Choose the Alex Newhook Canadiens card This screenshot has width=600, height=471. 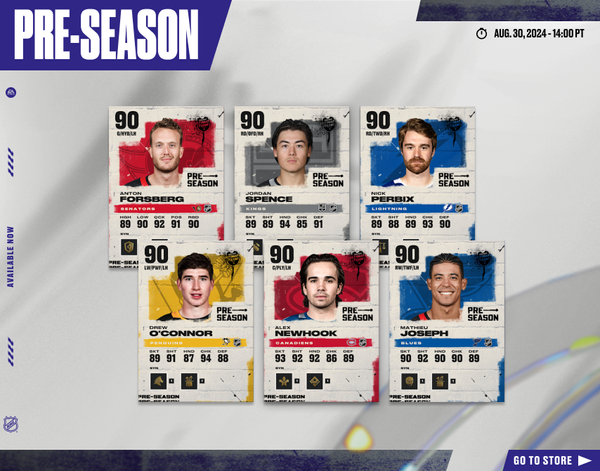pos(321,320)
